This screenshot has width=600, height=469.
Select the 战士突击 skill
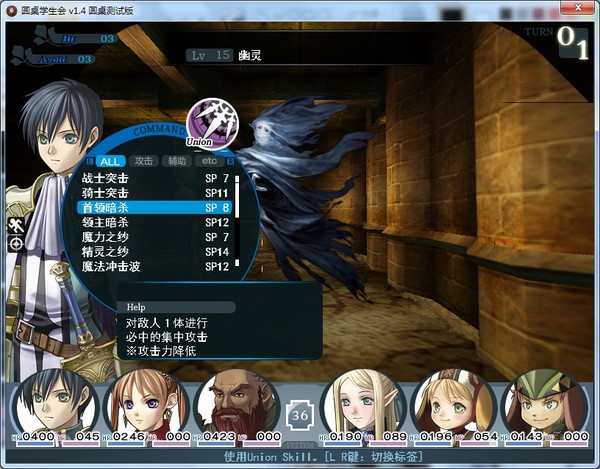coord(155,177)
